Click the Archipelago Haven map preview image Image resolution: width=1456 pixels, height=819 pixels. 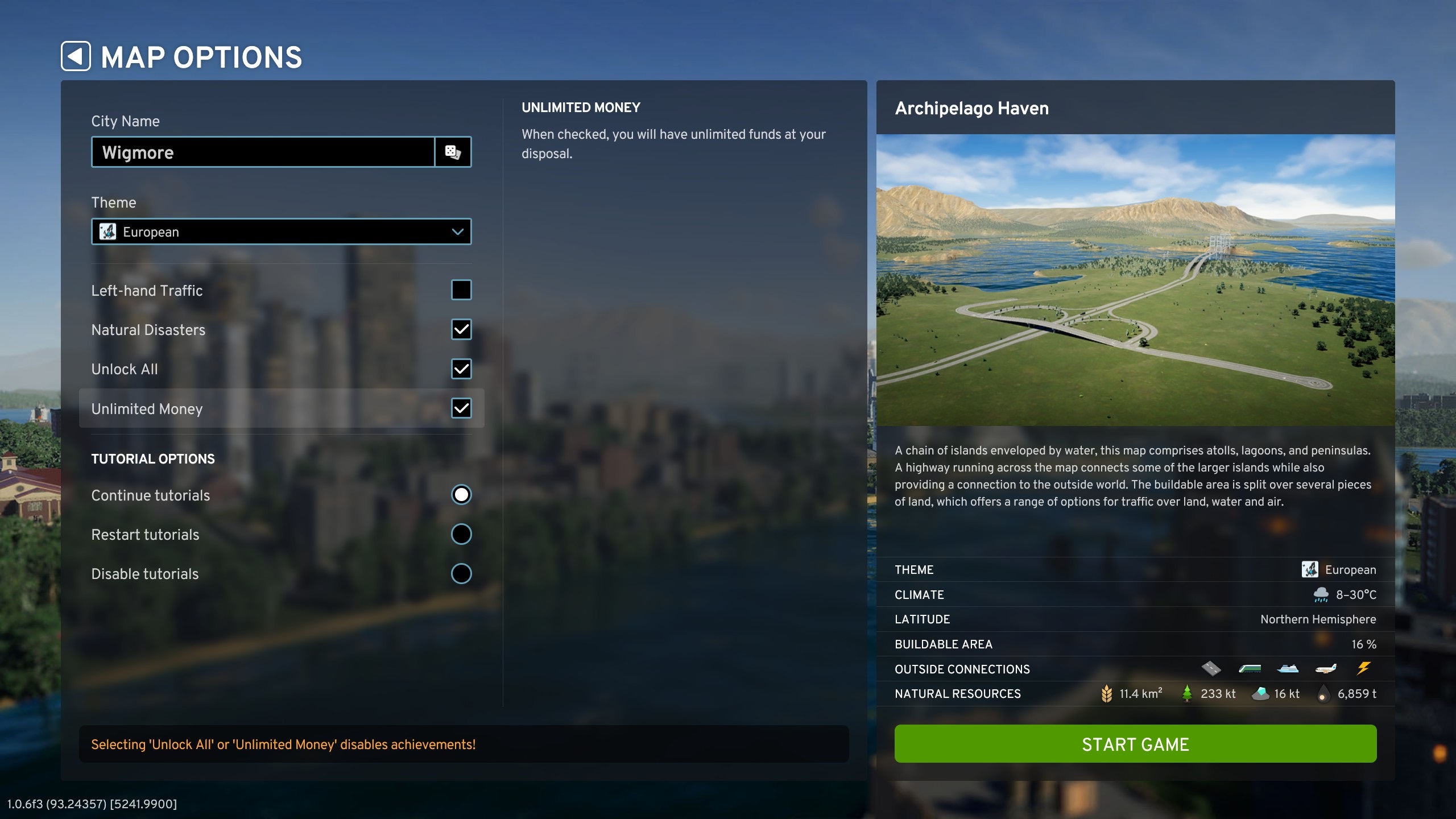(1135, 280)
